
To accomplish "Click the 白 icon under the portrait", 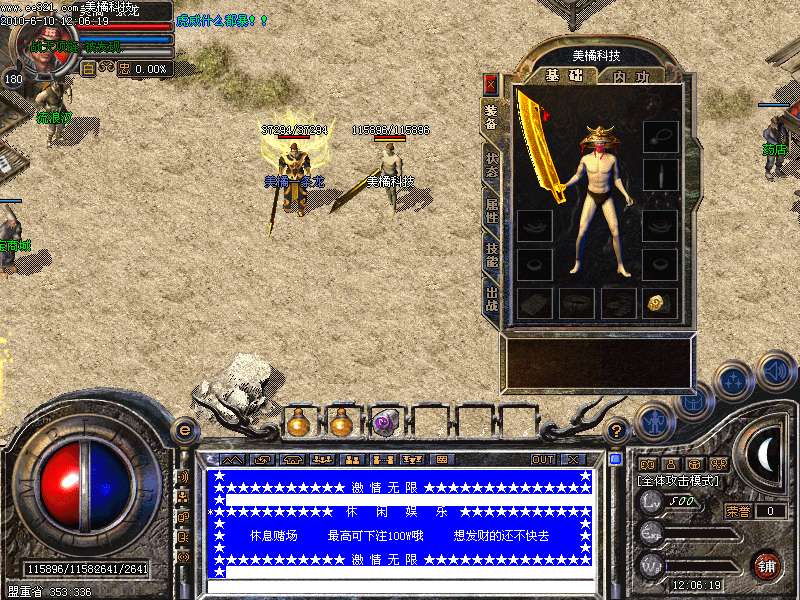I will pyautogui.click(x=88, y=69).
